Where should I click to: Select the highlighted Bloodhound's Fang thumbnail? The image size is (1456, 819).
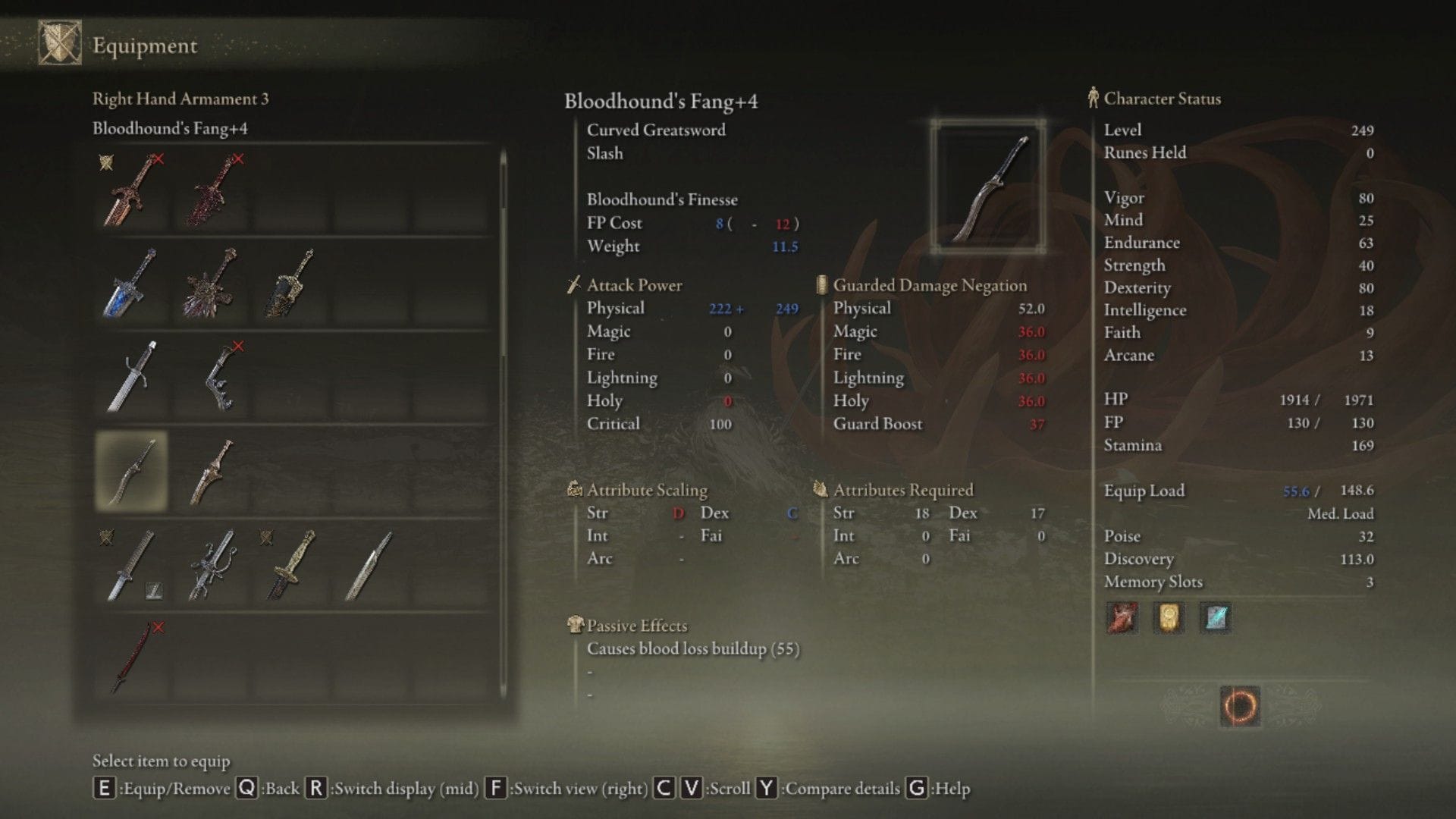[x=130, y=470]
